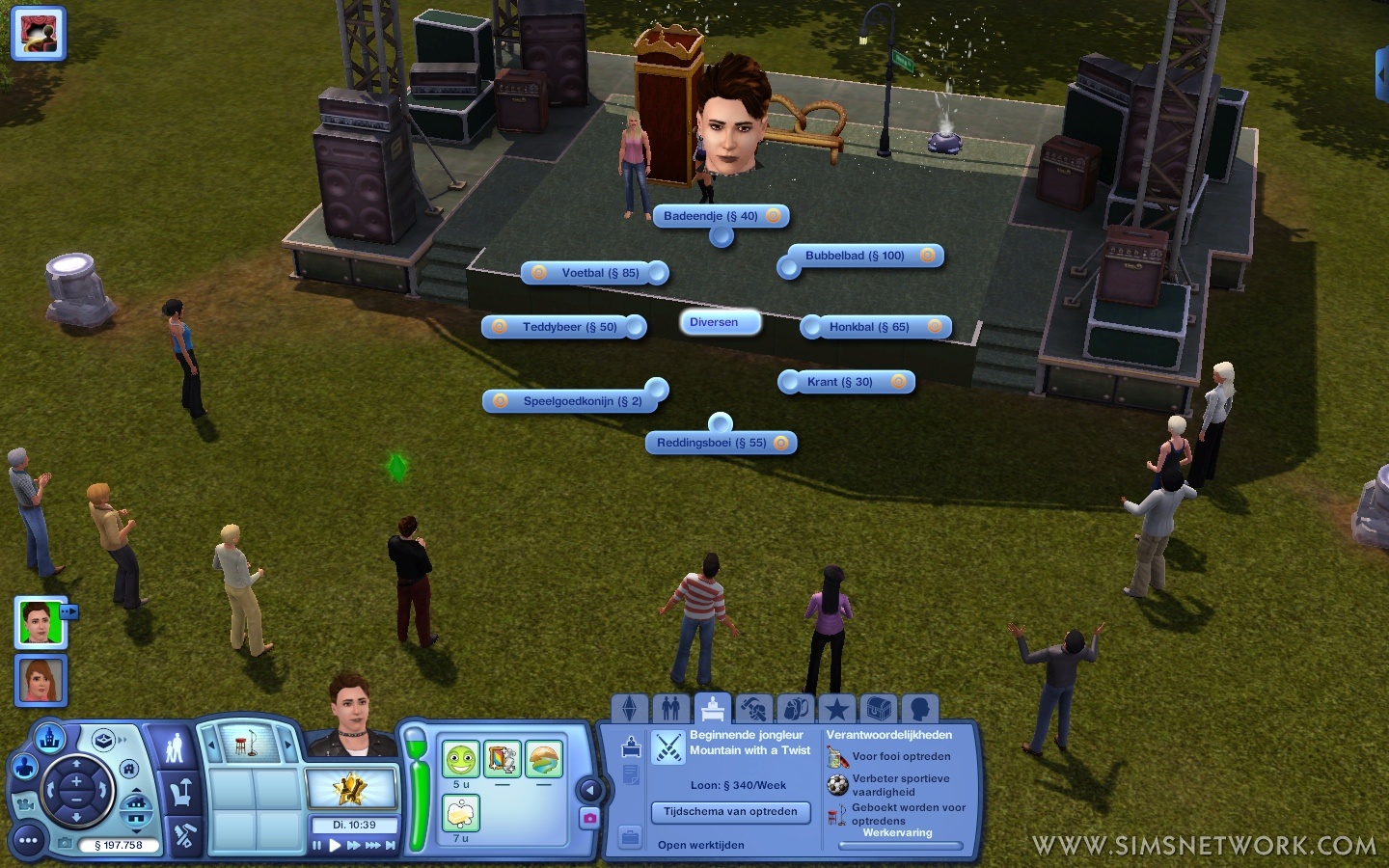Click the central Diversen pie menu button
The width and height of the screenshot is (1389, 868).
click(714, 322)
